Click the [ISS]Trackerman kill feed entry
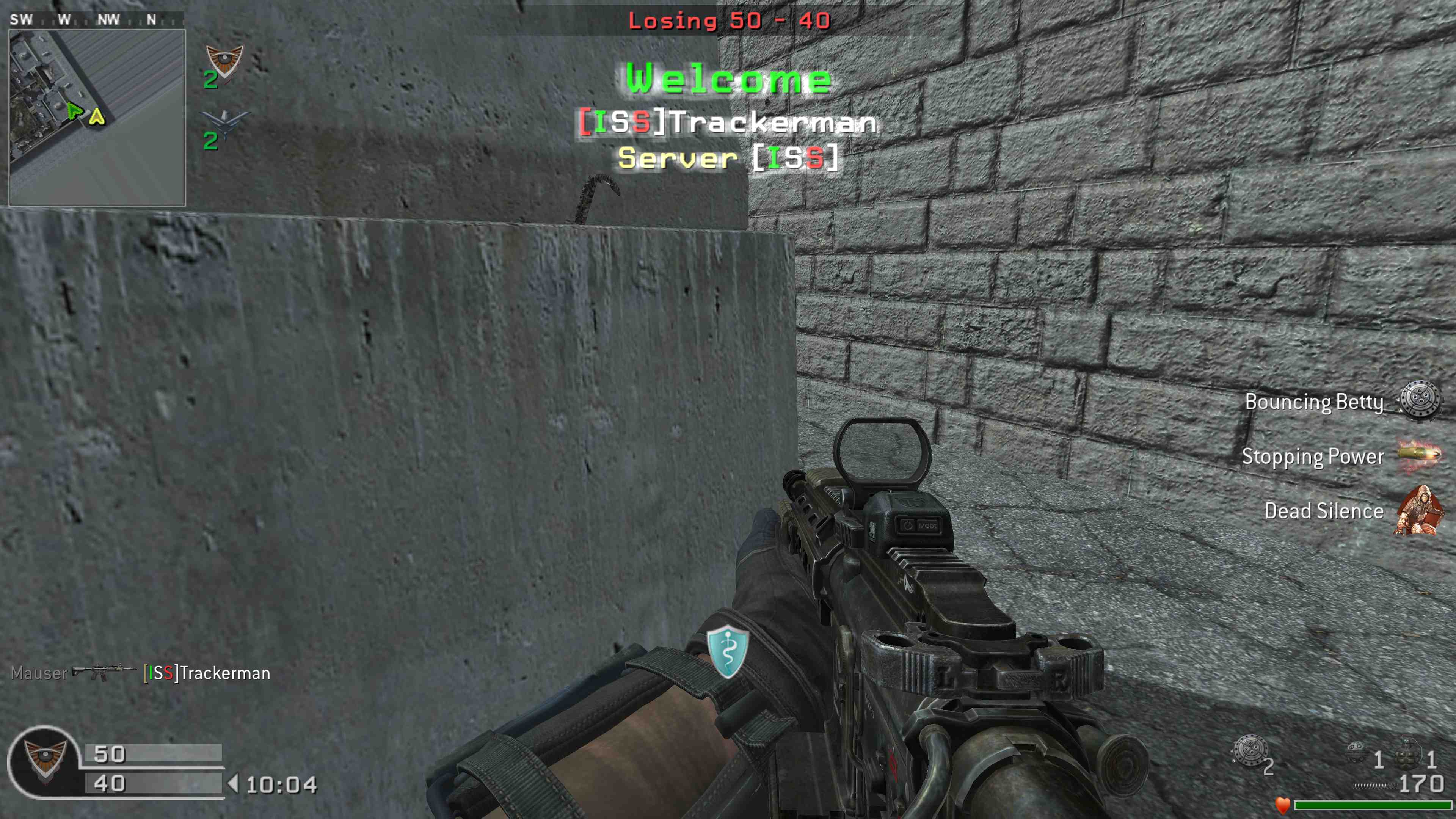 206,673
